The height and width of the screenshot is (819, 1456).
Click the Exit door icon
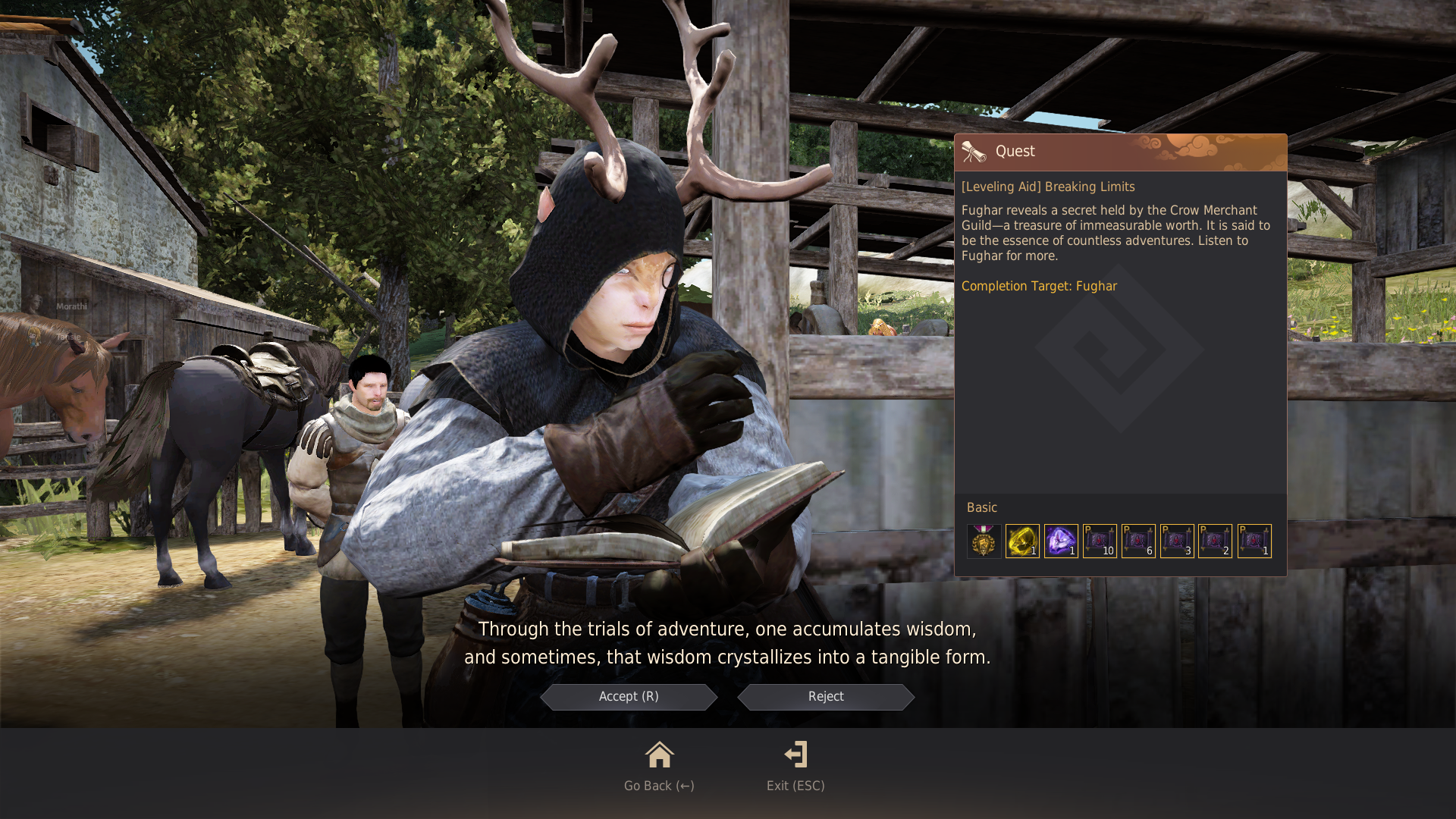click(795, 755)
